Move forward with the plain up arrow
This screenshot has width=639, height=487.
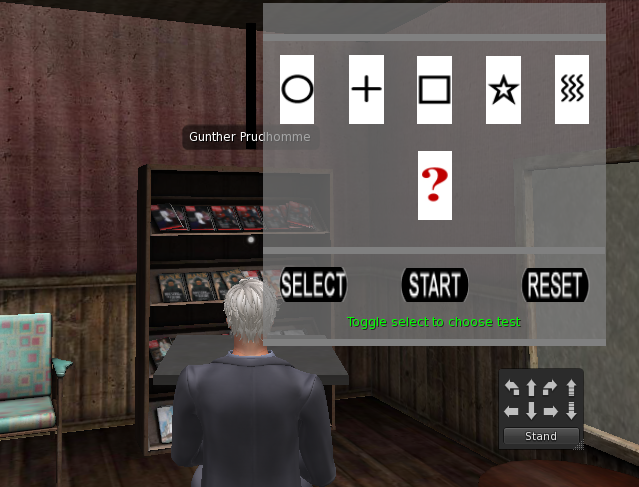[x=531, y=387]
